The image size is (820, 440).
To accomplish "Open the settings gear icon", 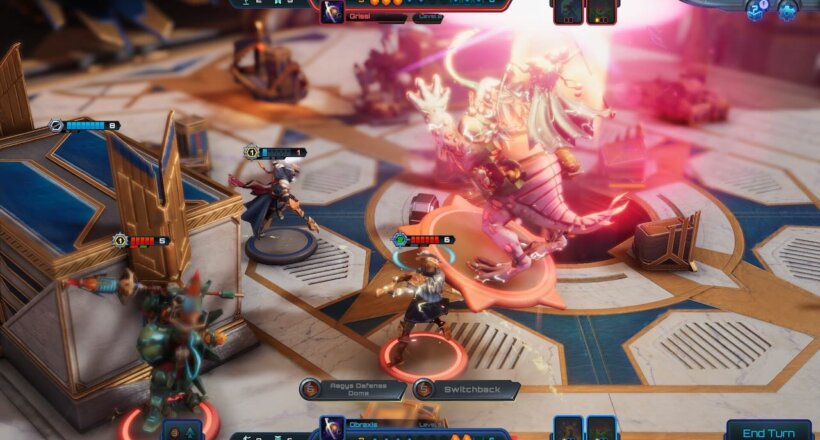I will [787, 10].
